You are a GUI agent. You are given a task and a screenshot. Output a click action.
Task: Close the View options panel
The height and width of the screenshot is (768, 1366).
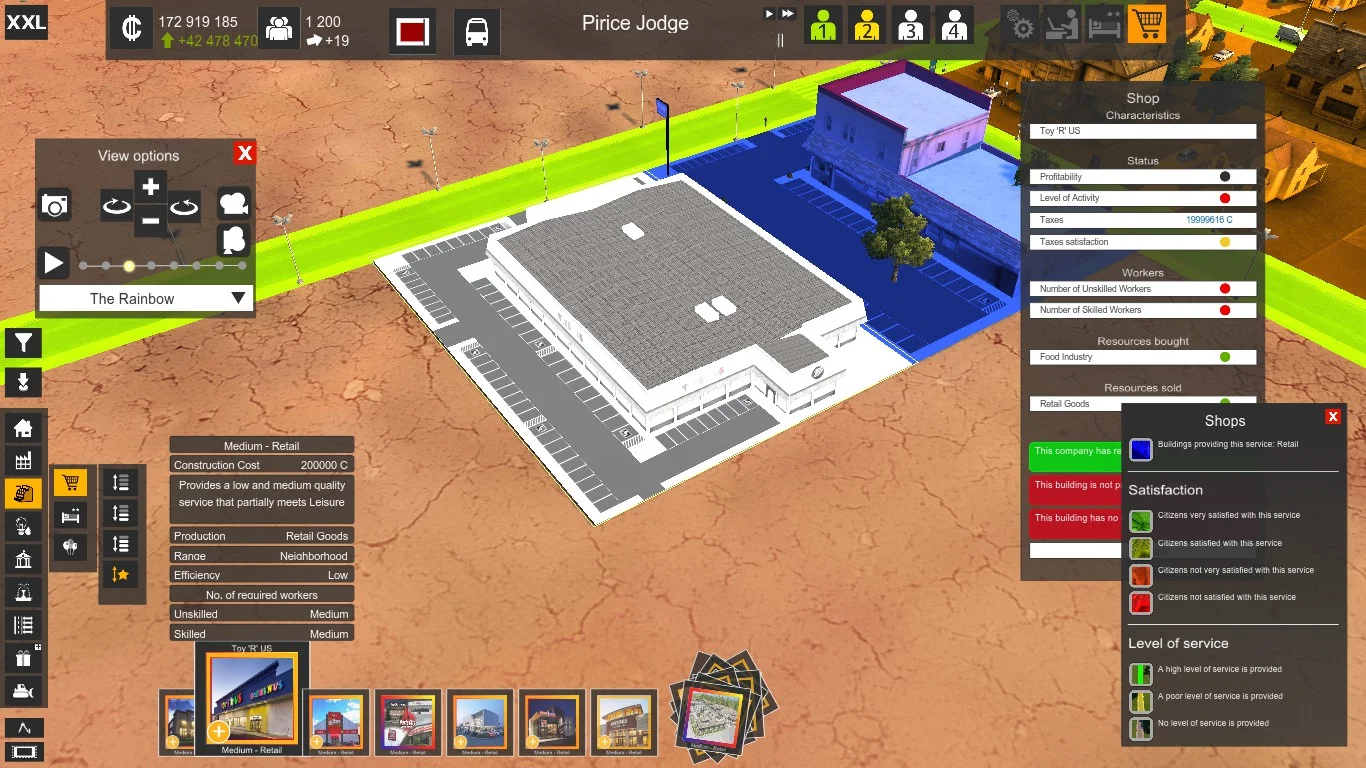[245, 153]
